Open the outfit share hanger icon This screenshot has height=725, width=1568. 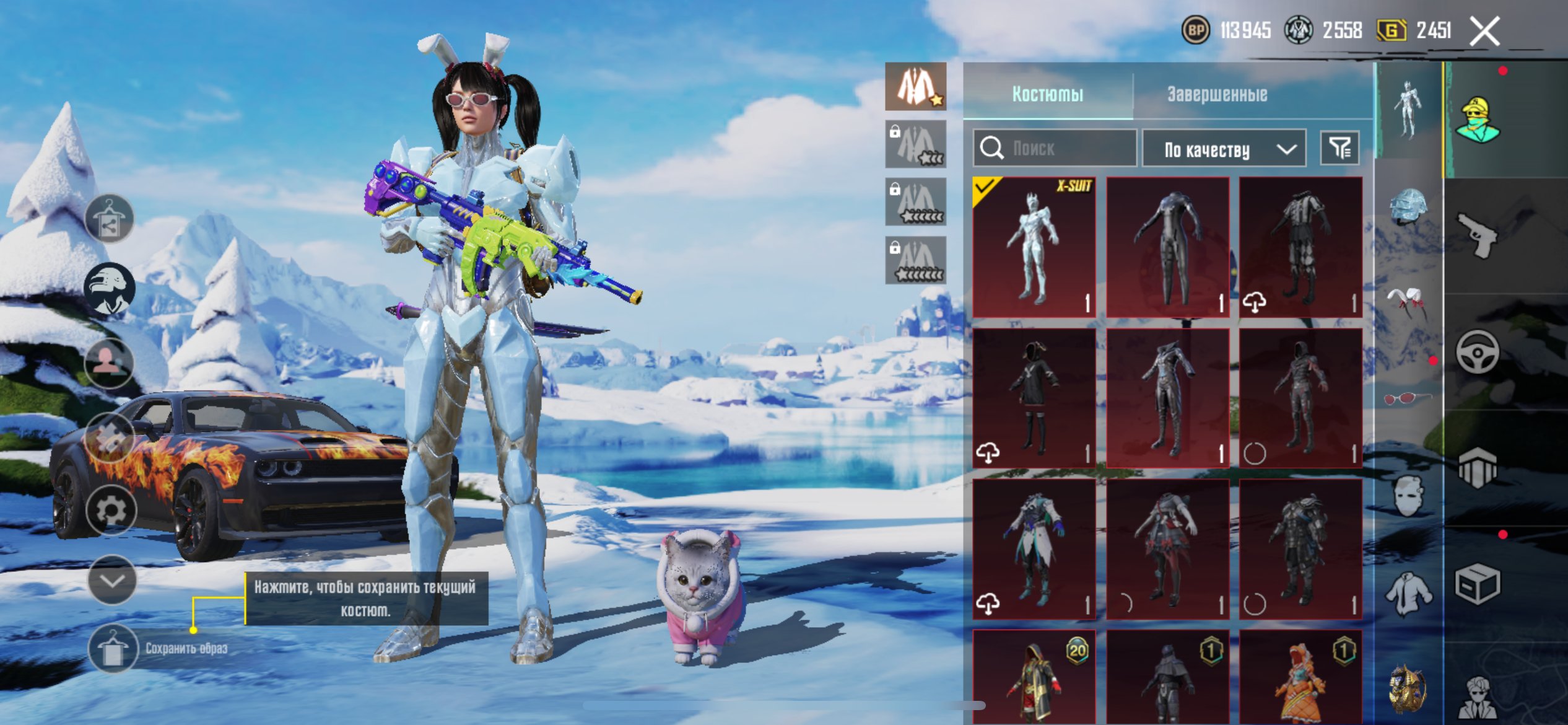click(110, 218)
